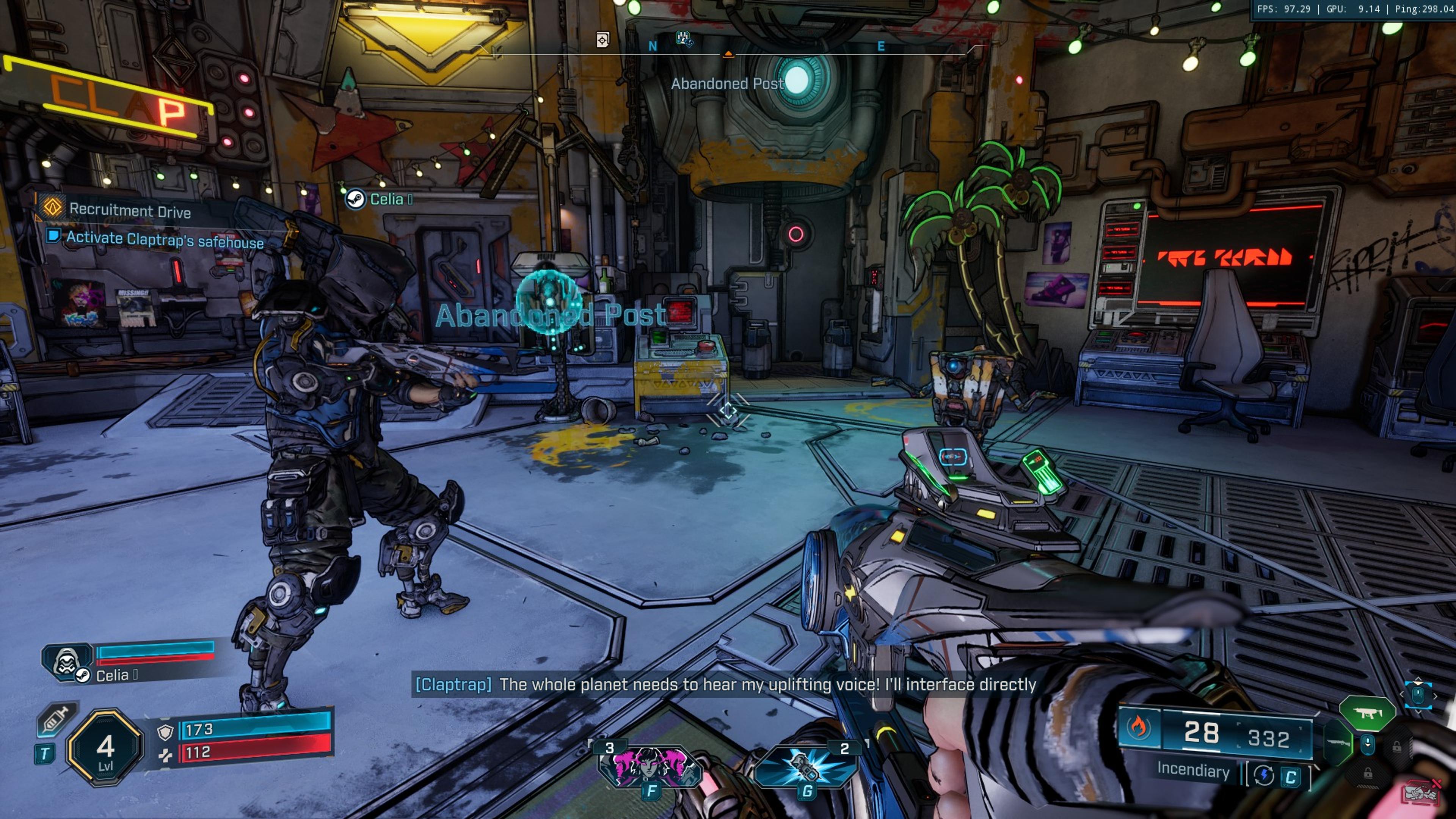Select the green SMG weapon slot
1456x819 pixels.
tap(1367, 713)
